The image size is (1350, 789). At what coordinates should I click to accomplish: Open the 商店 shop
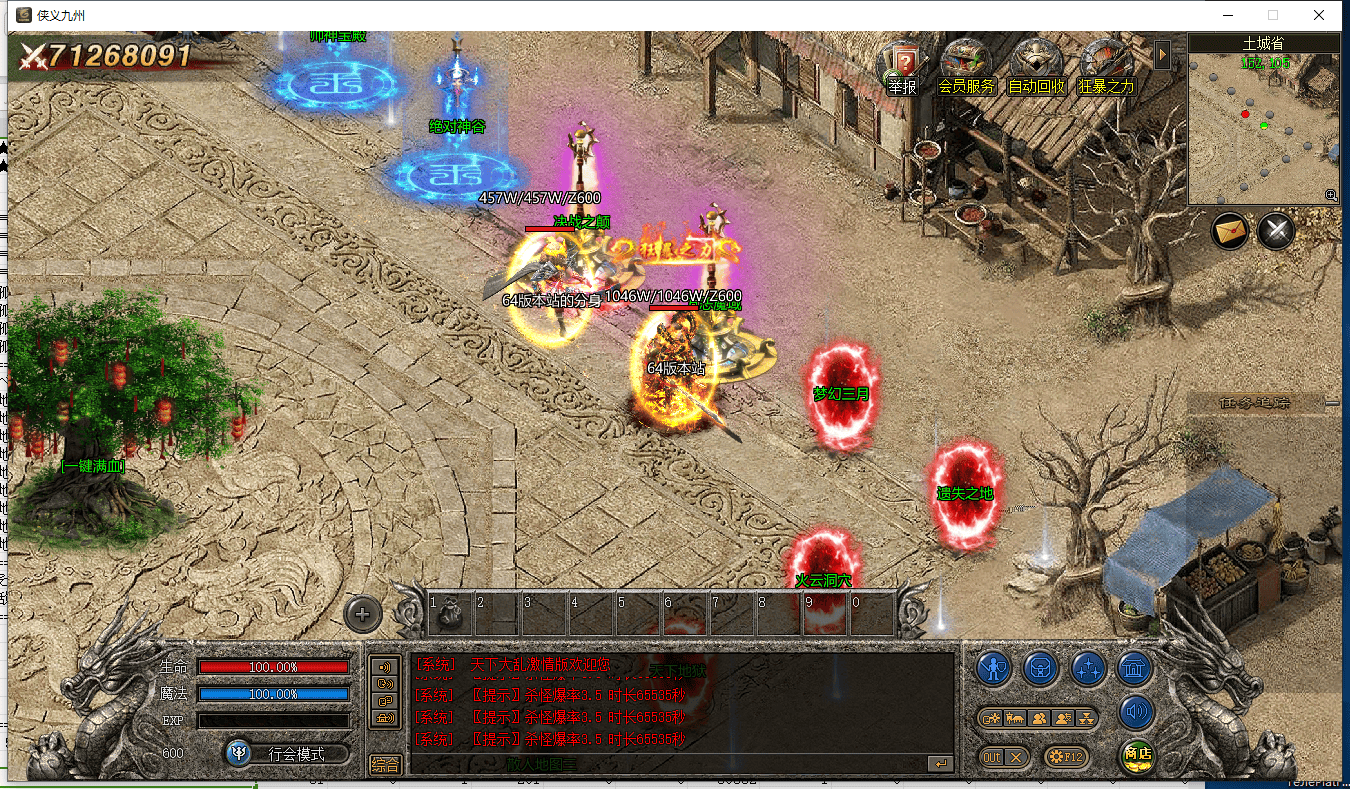pos(1136,755)
